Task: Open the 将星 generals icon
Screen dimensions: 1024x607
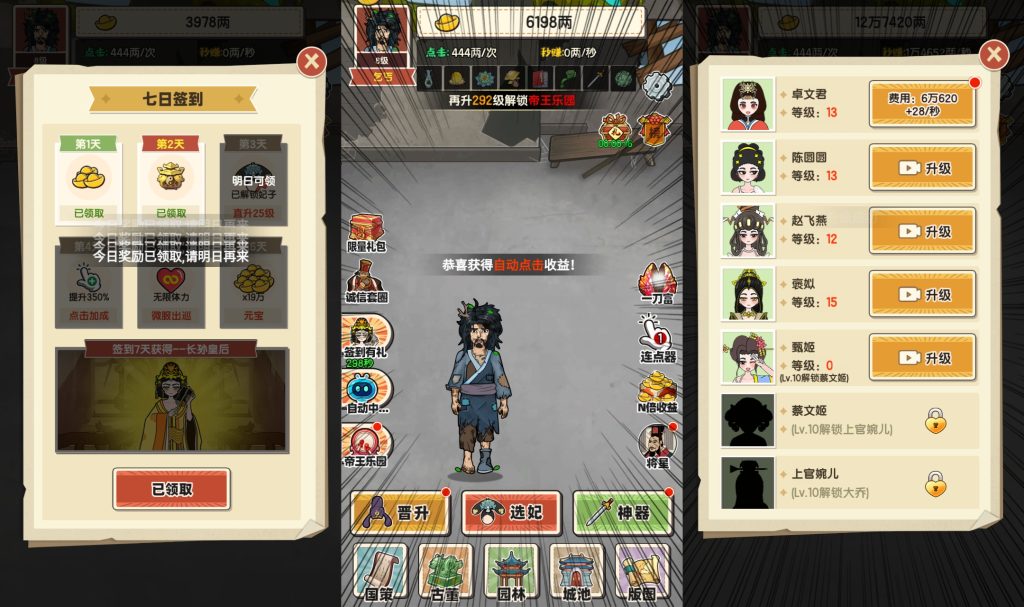Action: click(x=657, y=443)
